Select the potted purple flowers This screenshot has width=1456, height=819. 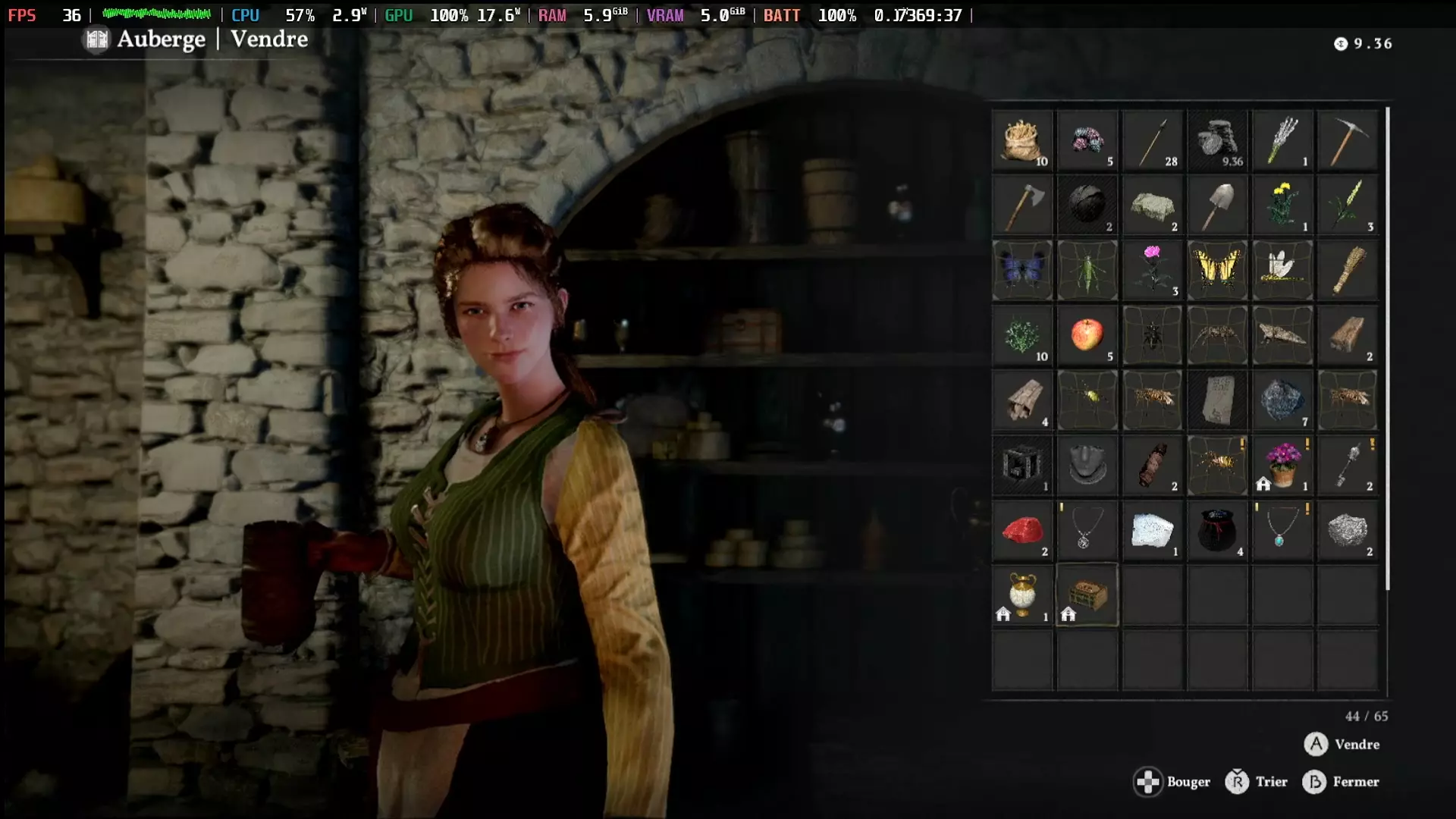(x=1283, y=466)
